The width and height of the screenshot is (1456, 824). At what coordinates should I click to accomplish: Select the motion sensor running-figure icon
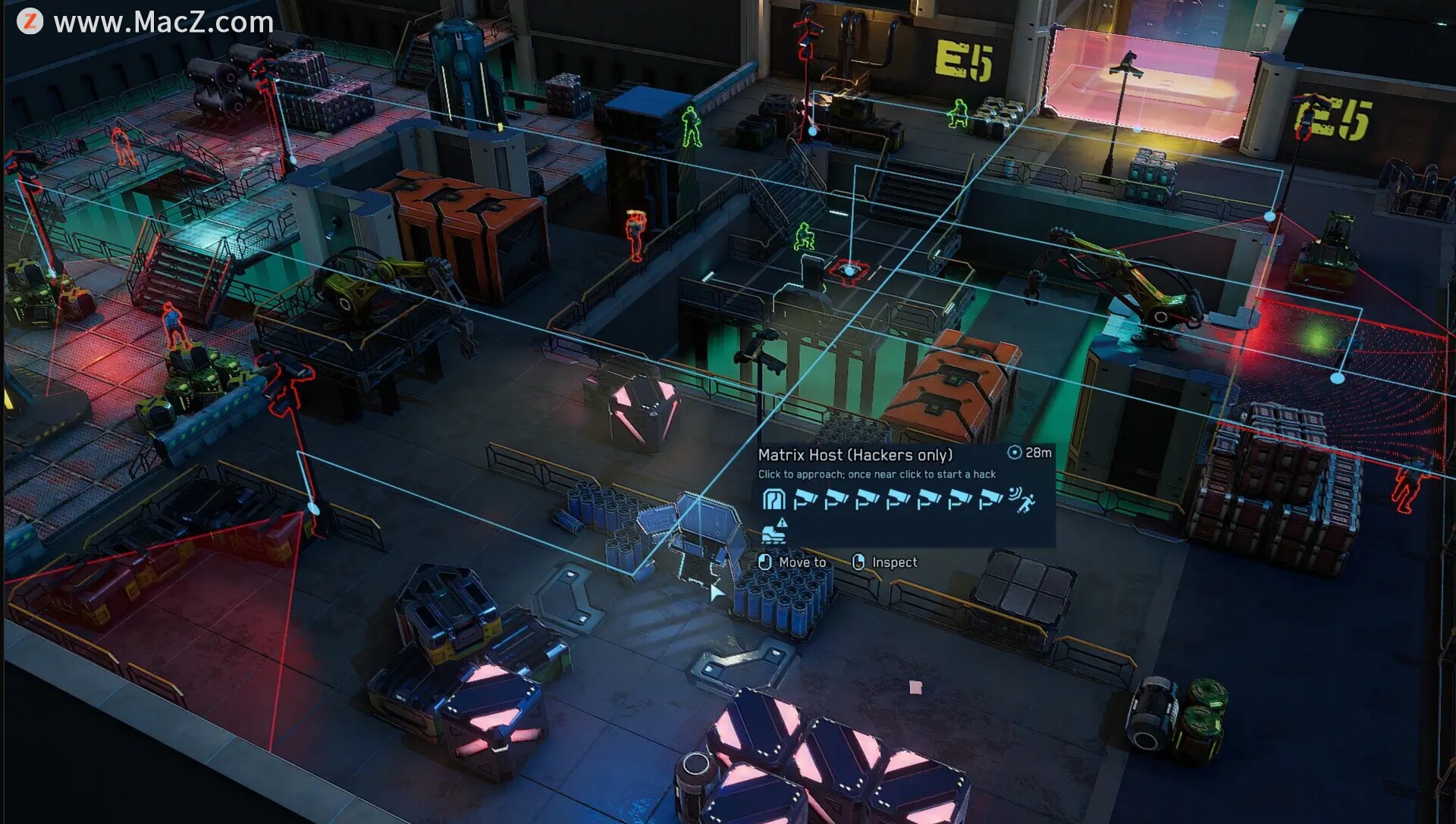pos(1021,500)
